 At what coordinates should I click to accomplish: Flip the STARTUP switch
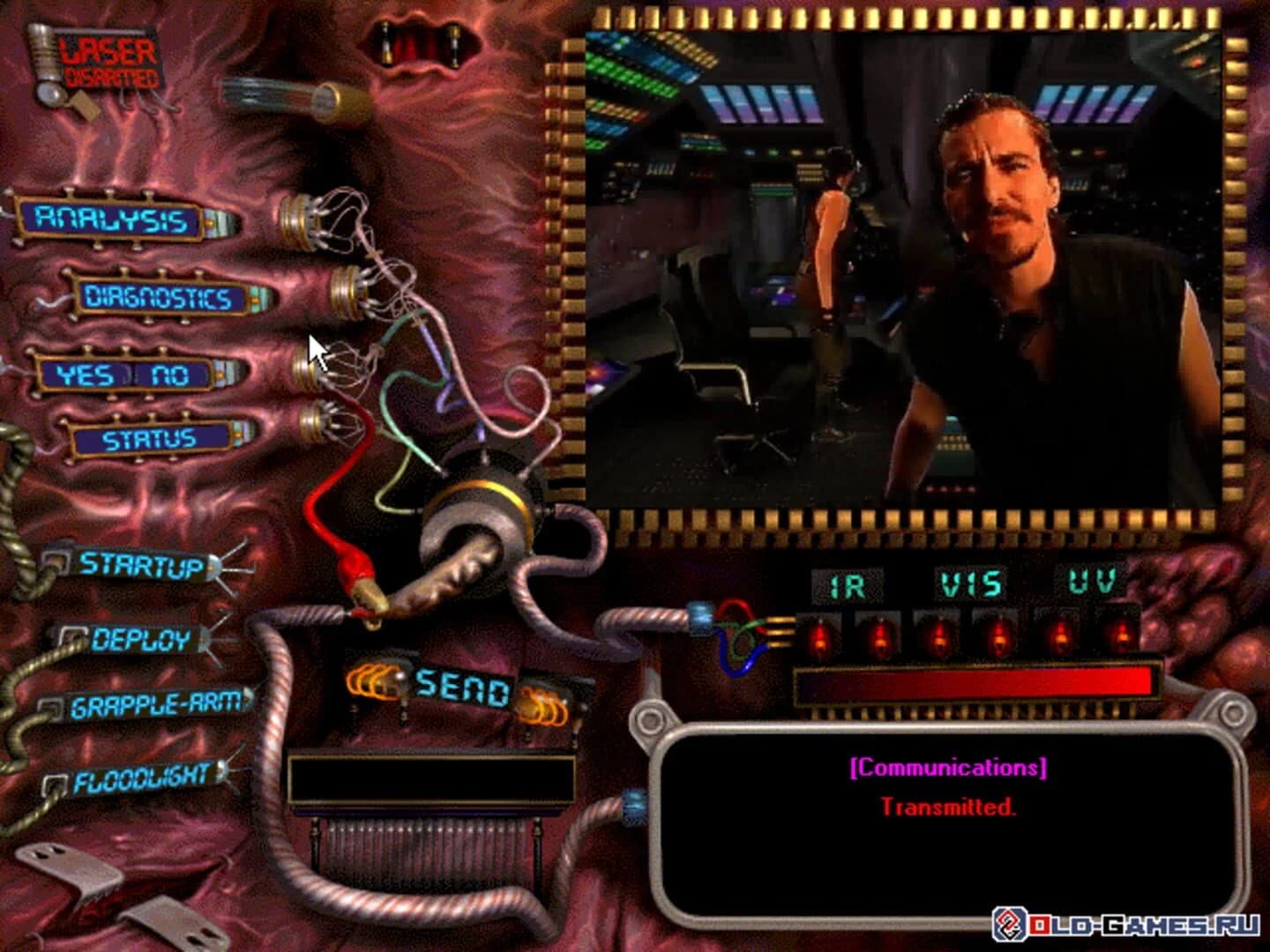pyautogui.click(x=141, y=565)
